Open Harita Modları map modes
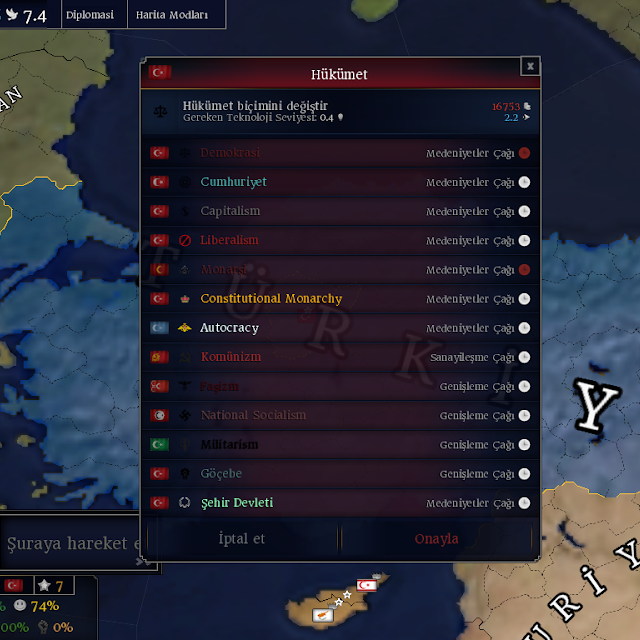 coord(173,15)
